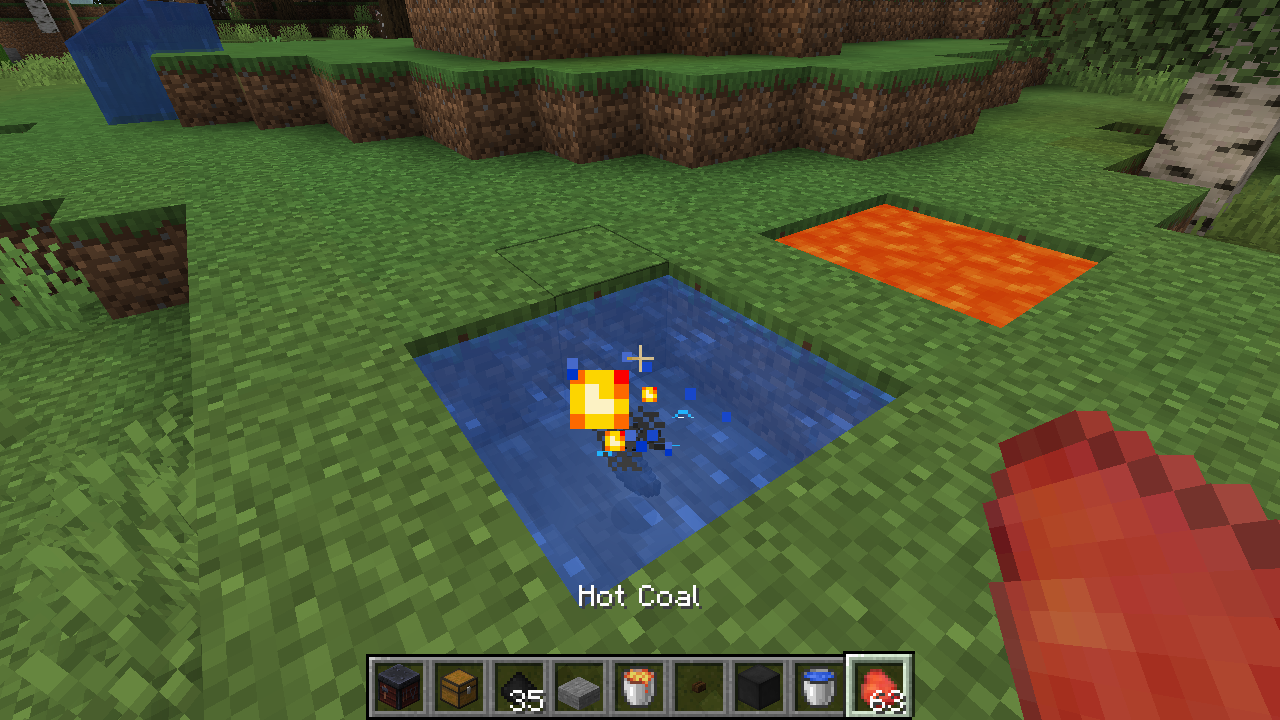The height and width of the screenshot is (720, 1280).
Task: Select the stone slab hotbar slot
Action: click(x=580, y=687)
